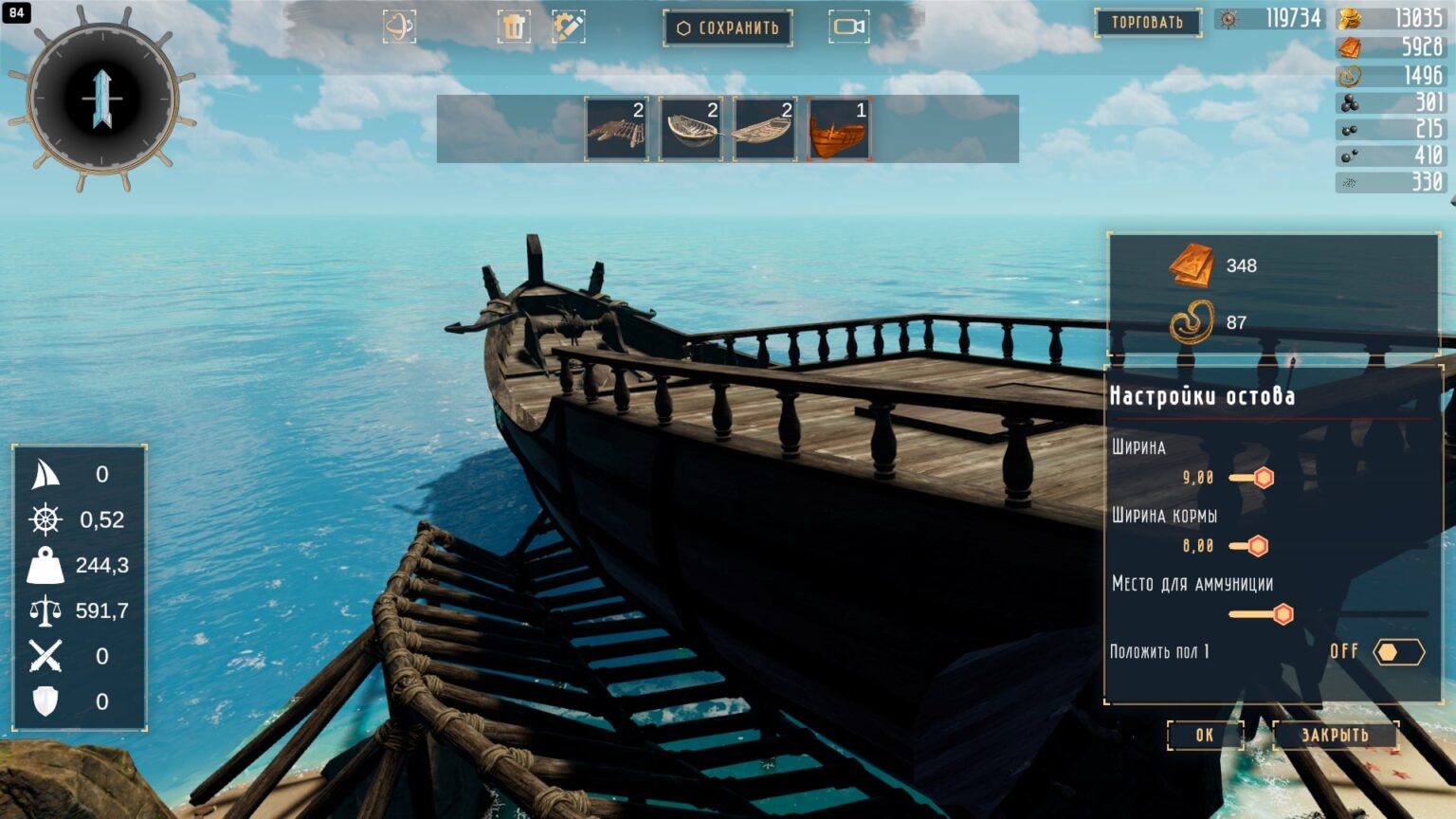This screenshot has height=819, width=1456.
Task: Select the wooden raft hull slot
Action: [616, 128]
